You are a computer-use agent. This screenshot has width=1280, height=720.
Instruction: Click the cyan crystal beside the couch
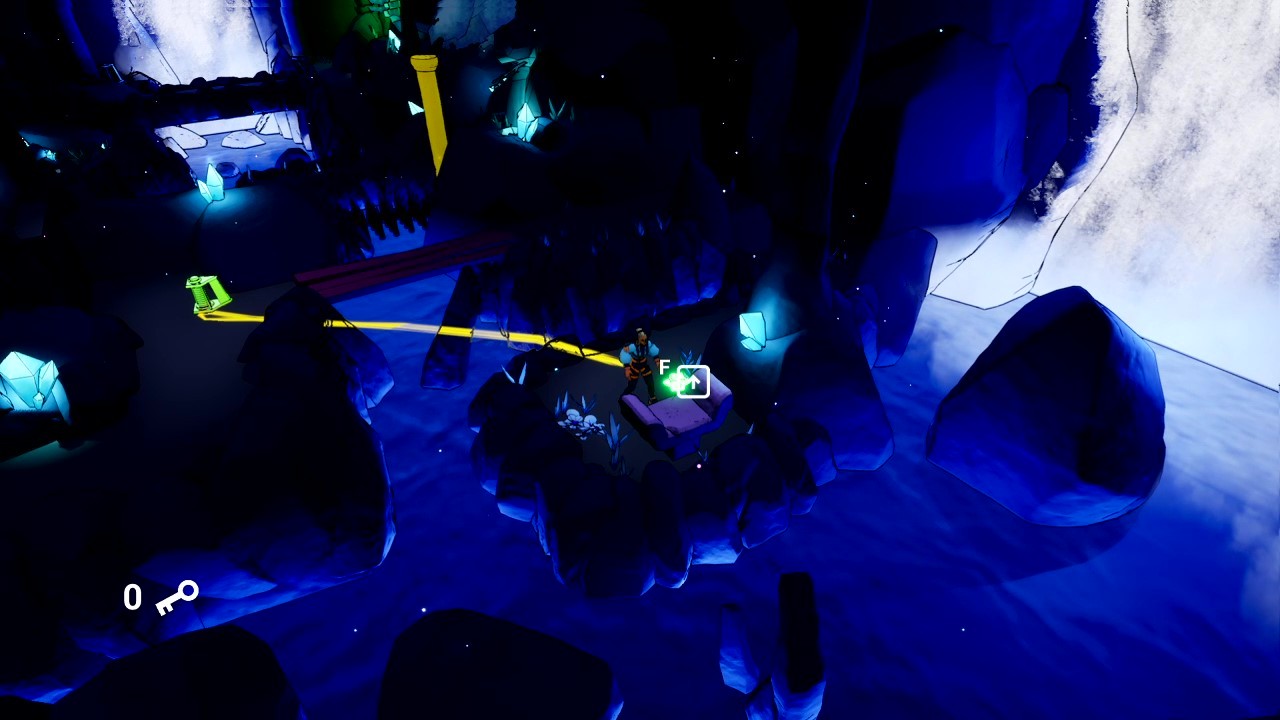[753, 330]
